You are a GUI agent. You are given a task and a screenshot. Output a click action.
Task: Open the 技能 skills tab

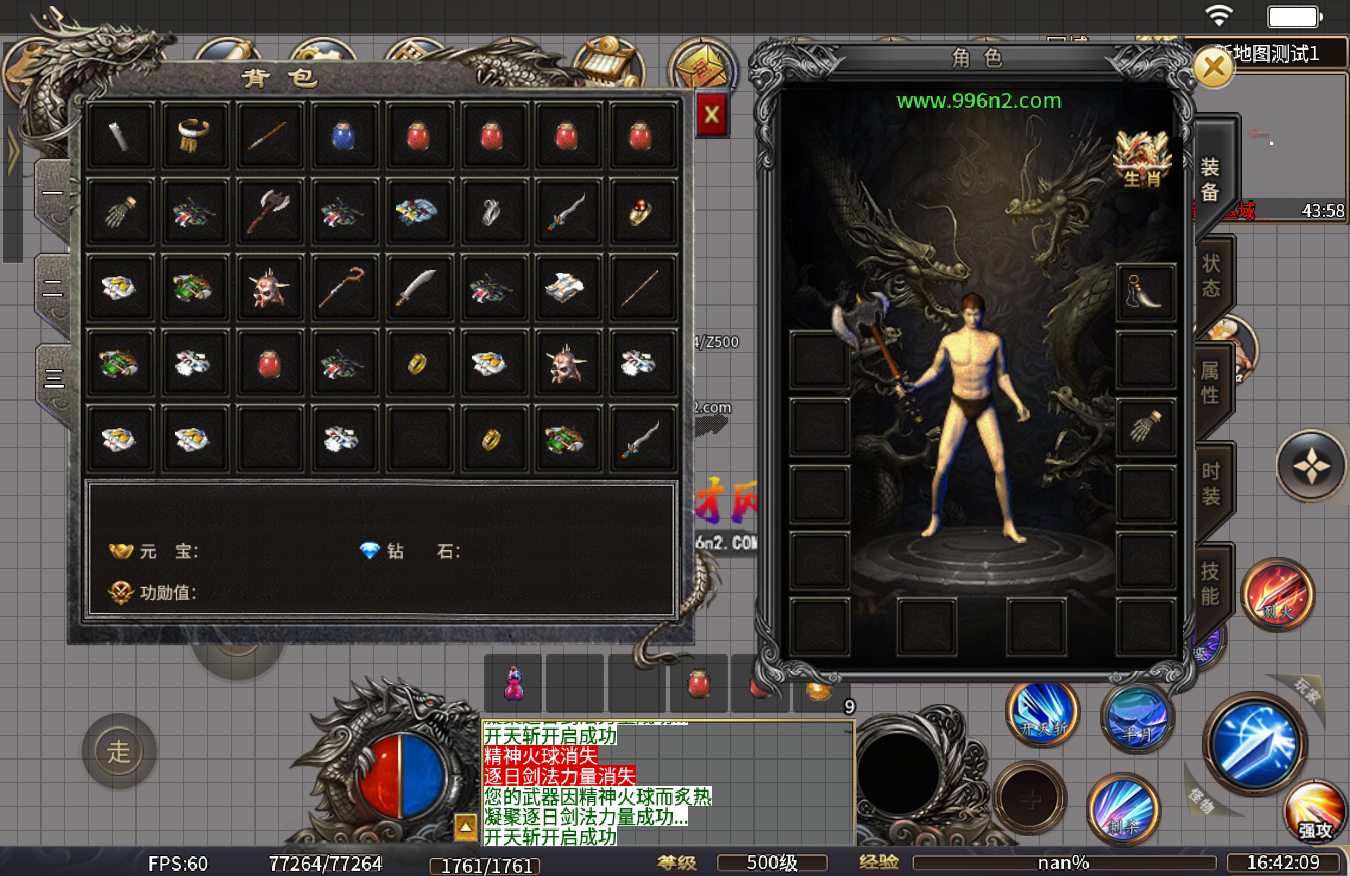[x=1210, y=584]
